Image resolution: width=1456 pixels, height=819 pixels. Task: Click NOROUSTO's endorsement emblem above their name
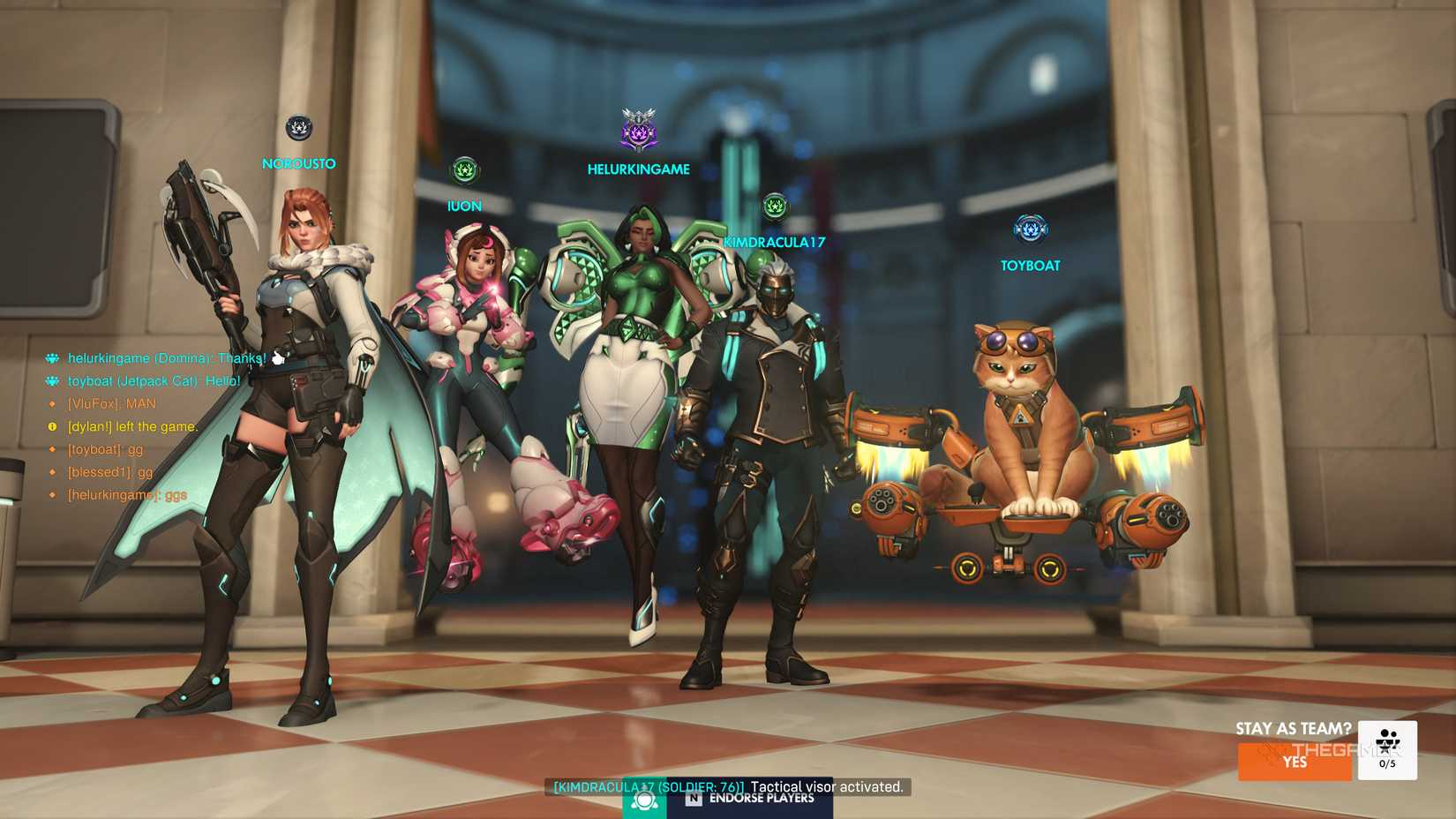(298, 128)
